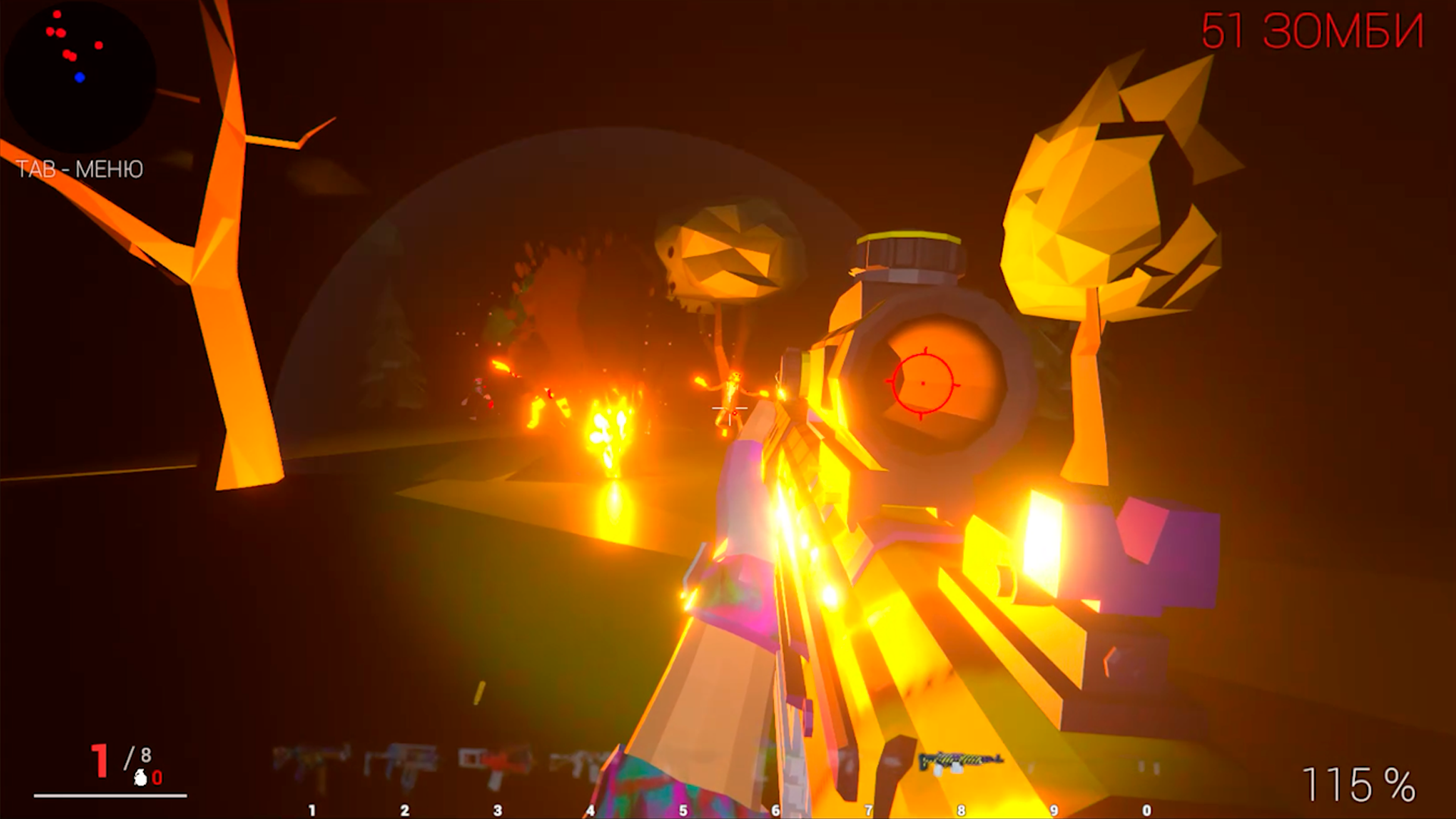Click the blue player dot on the minimap
The height and width of the screenshot is (819, 1456).
[x=78, y=77]
